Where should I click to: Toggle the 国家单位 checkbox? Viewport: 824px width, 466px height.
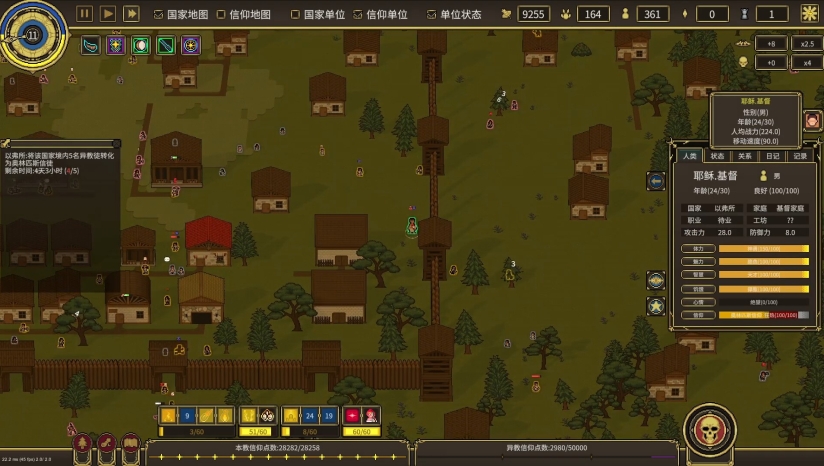pos(295,15)
